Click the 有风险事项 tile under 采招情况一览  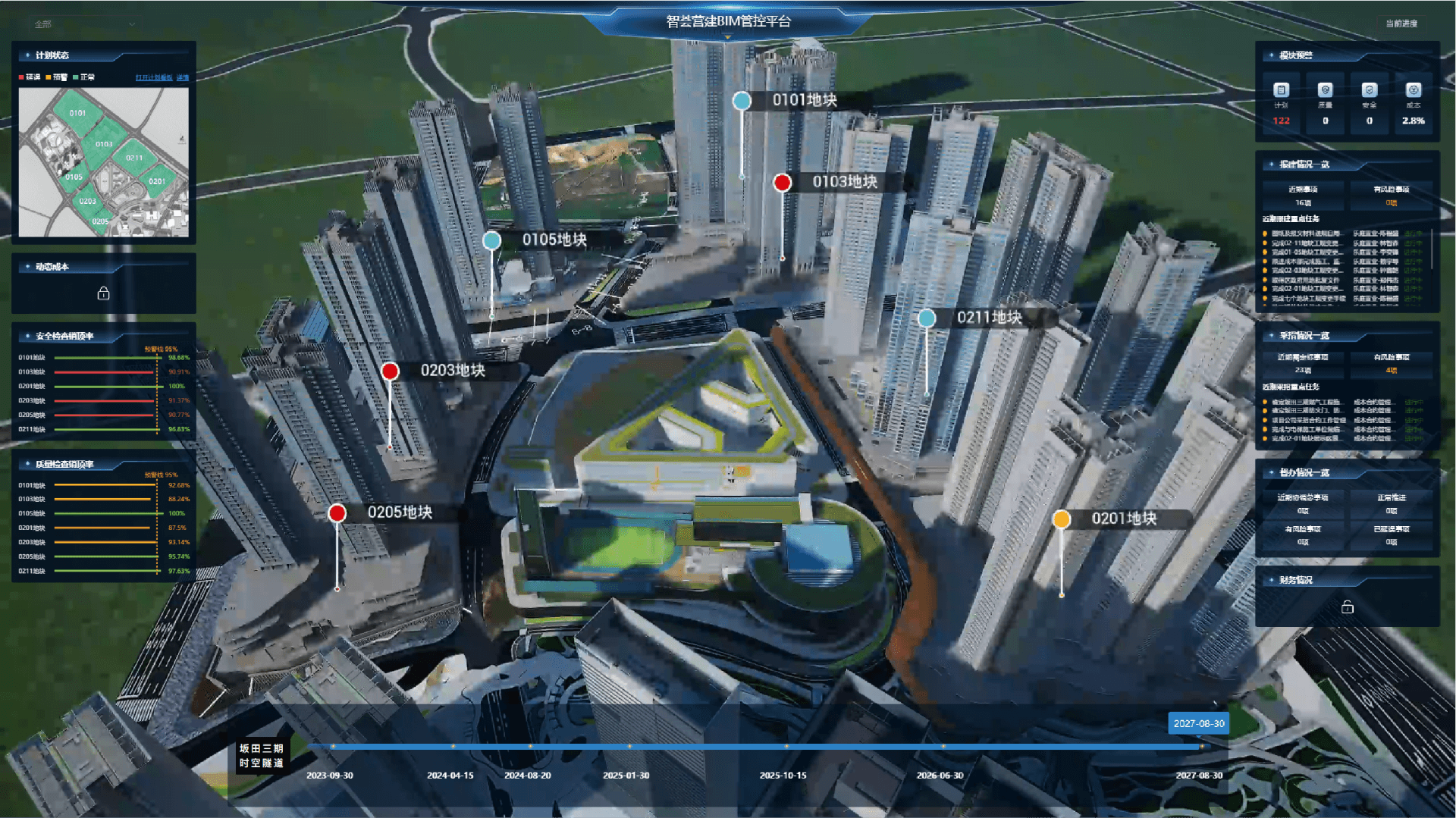click(x=1391, y=362)
